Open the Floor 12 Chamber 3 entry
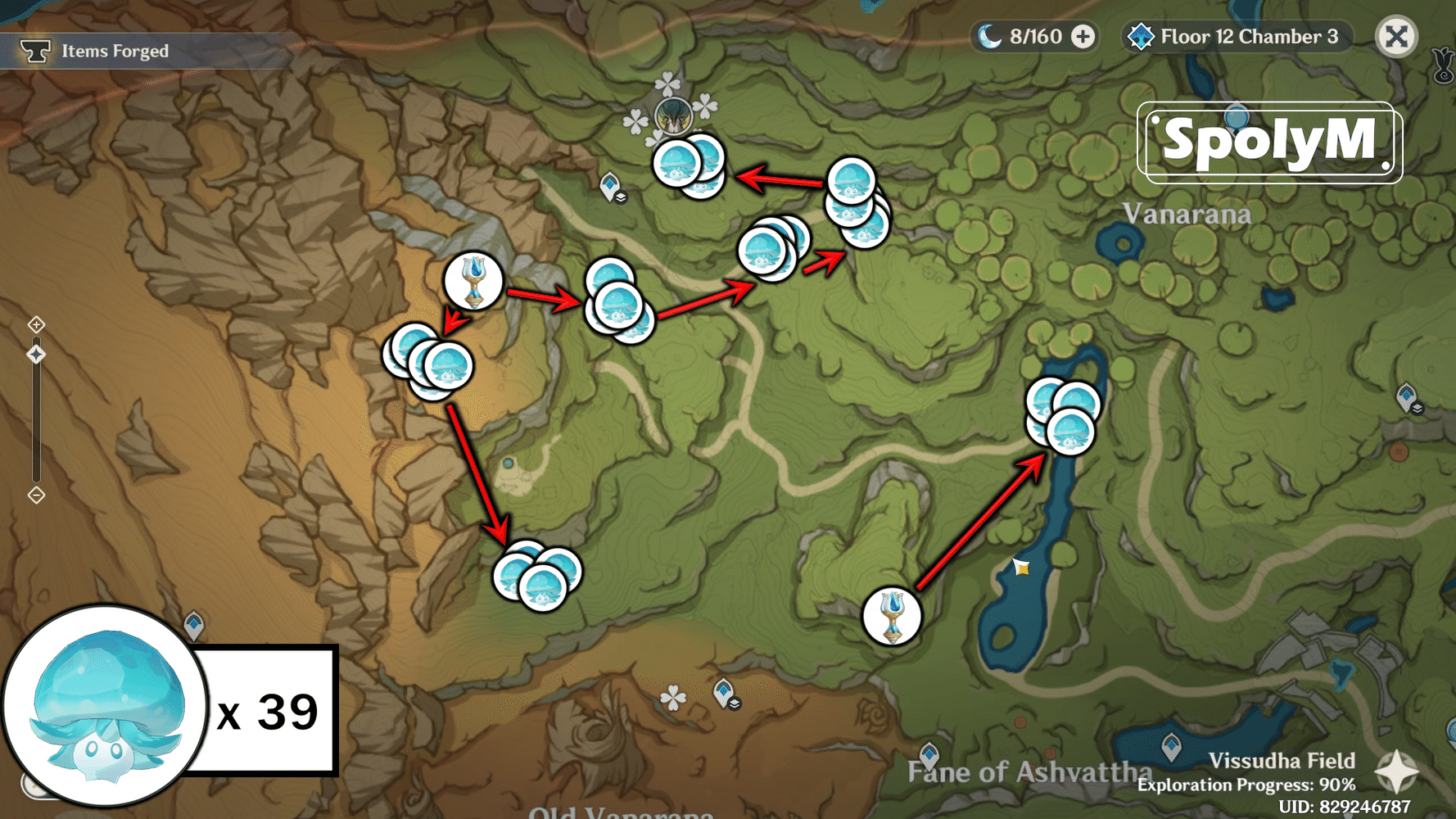 [1247, 36]
